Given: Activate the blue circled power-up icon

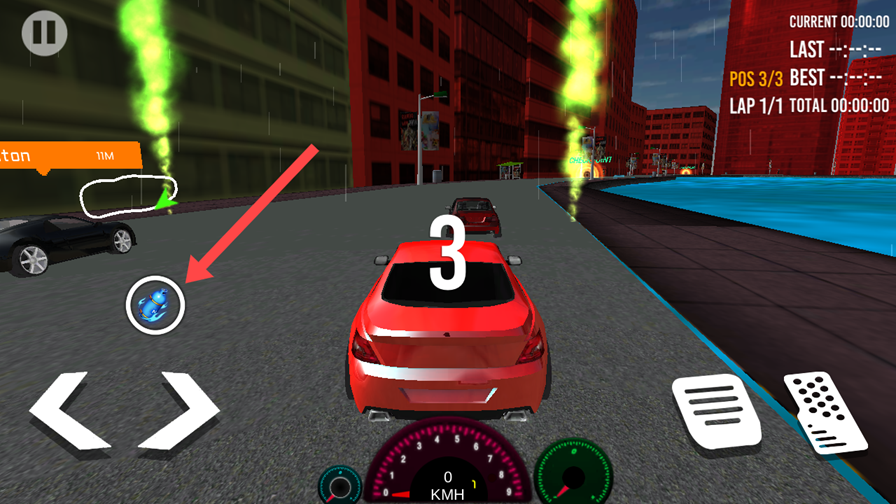Looking at the screenshot, I should [156, 305].
